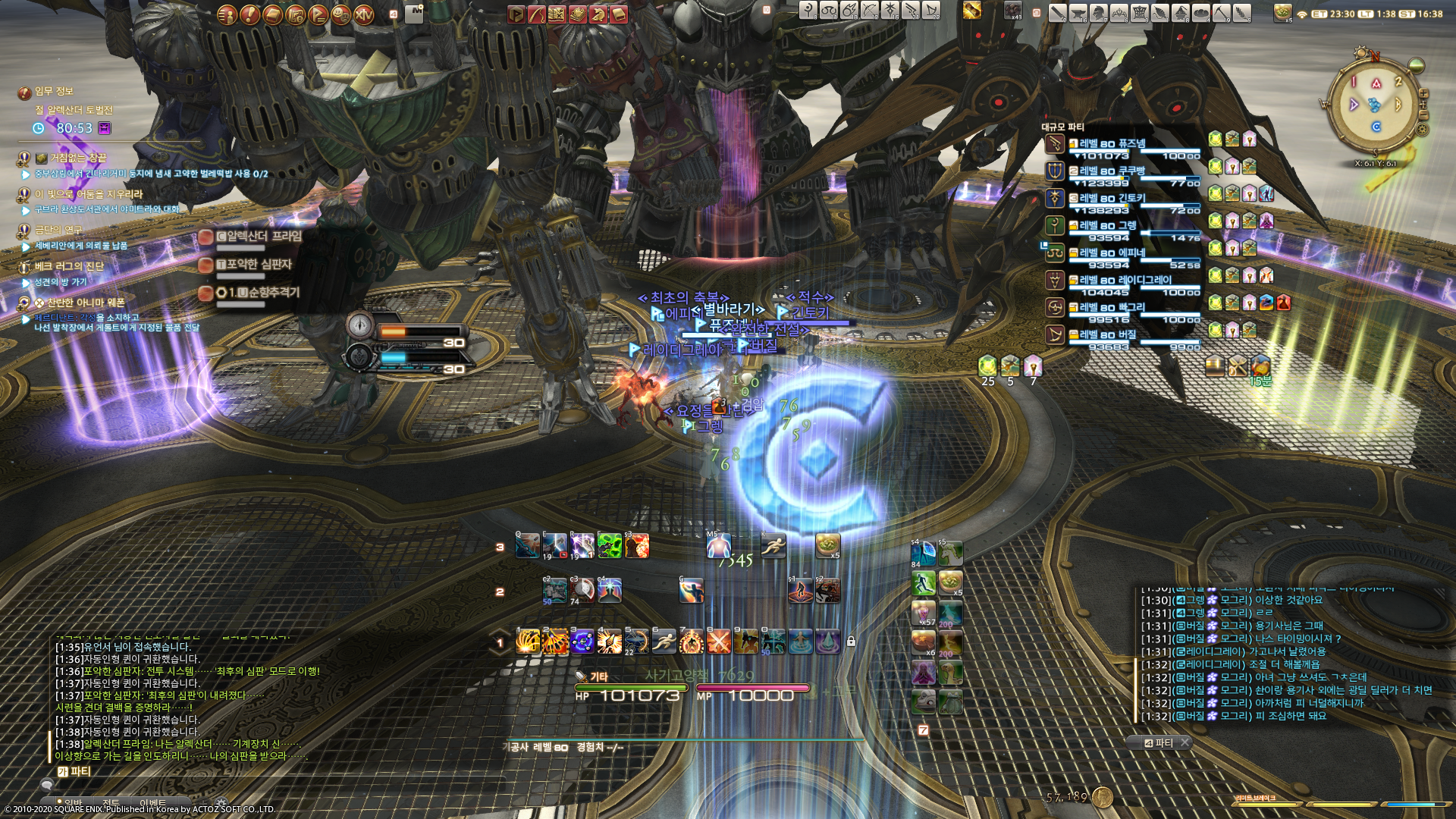Image resolution: width=1456 pixels, height=819 pixels.
Task: Toggle the hotbar padlock icon
Action: pyautogui.click(x=851, y=642)
